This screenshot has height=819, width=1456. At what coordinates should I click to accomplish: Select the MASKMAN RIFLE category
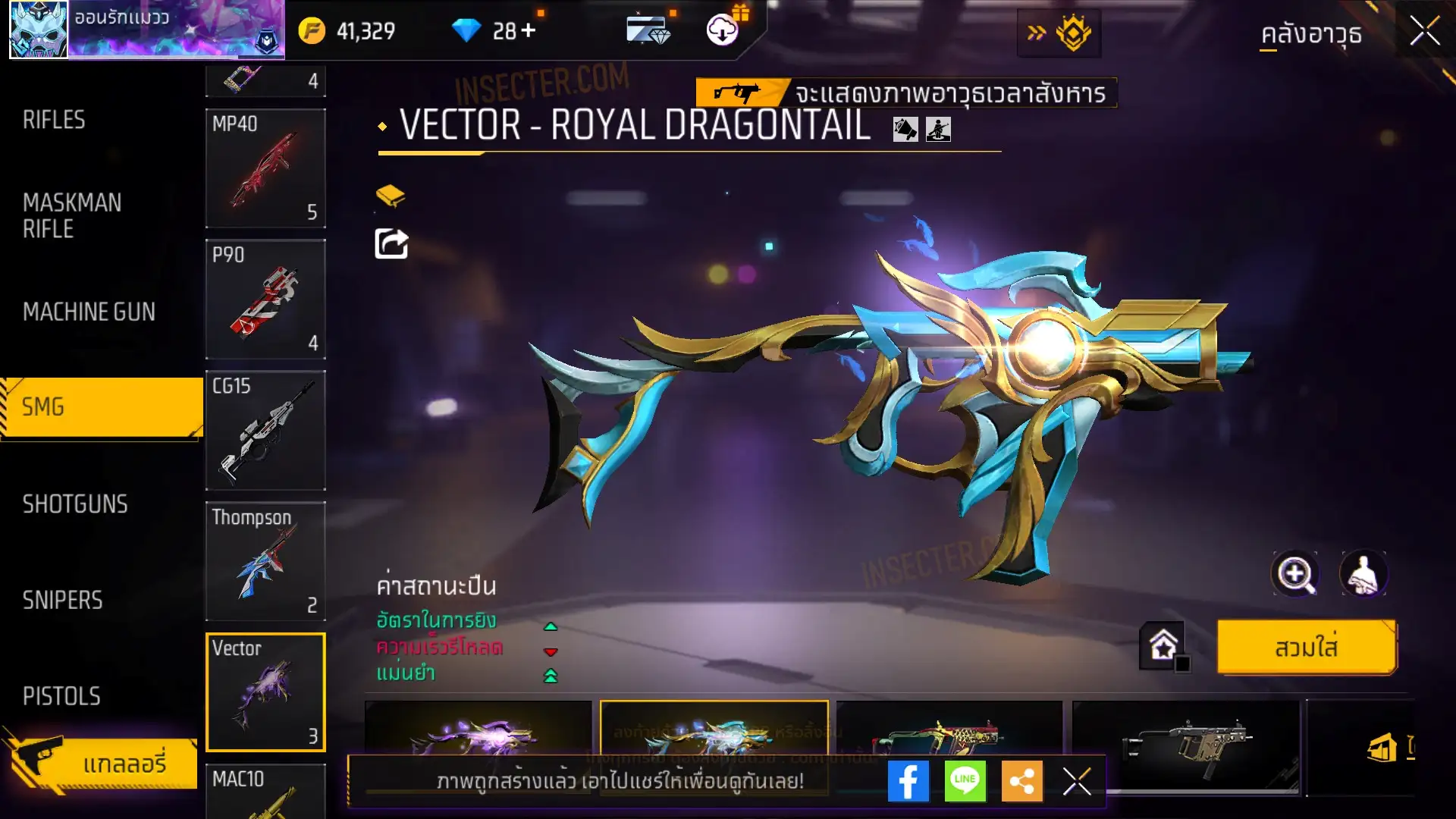tap(72, 215)
